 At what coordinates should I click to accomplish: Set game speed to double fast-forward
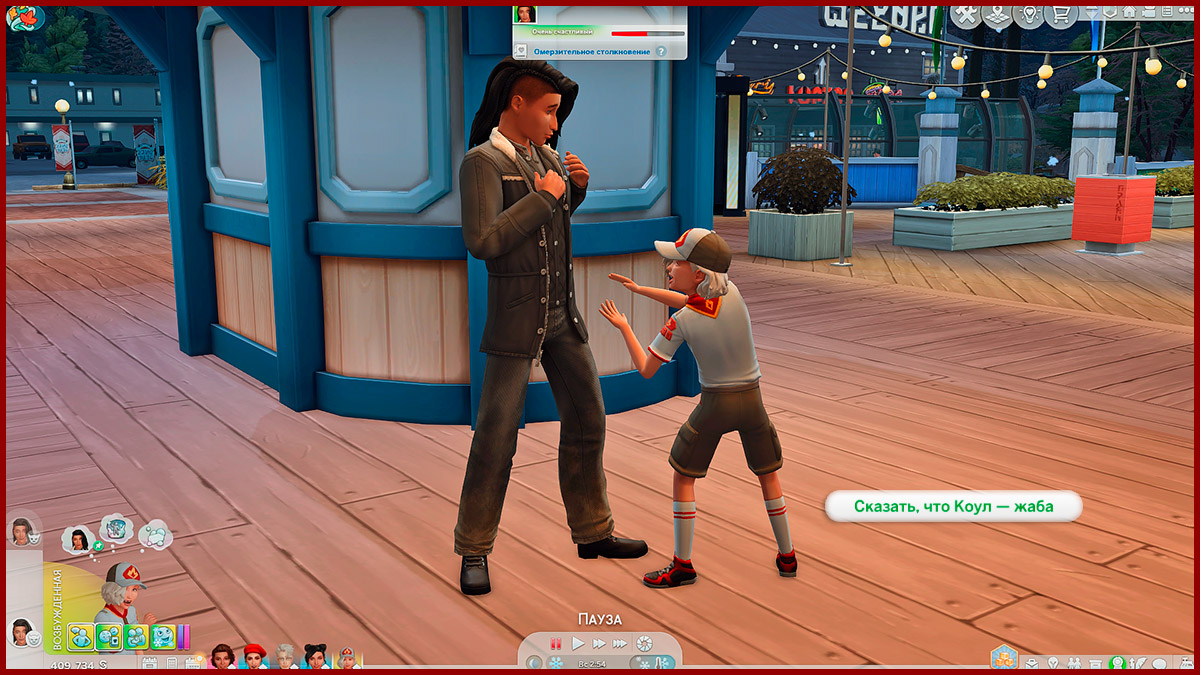point(599,643)
